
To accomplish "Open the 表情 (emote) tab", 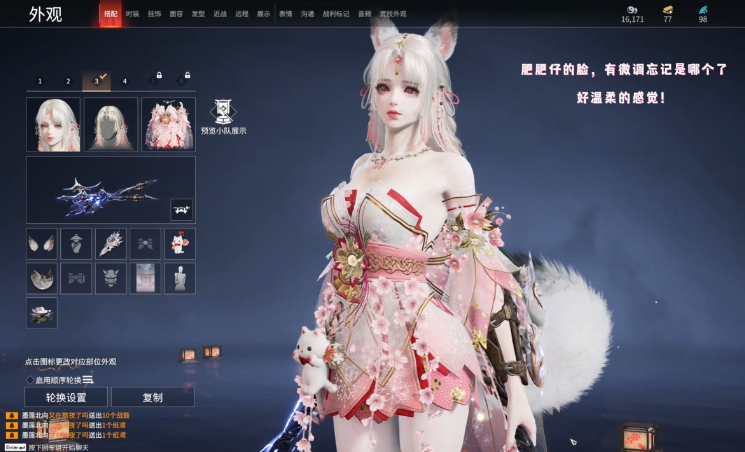I will pyautogui.click(x=286, y=14).
